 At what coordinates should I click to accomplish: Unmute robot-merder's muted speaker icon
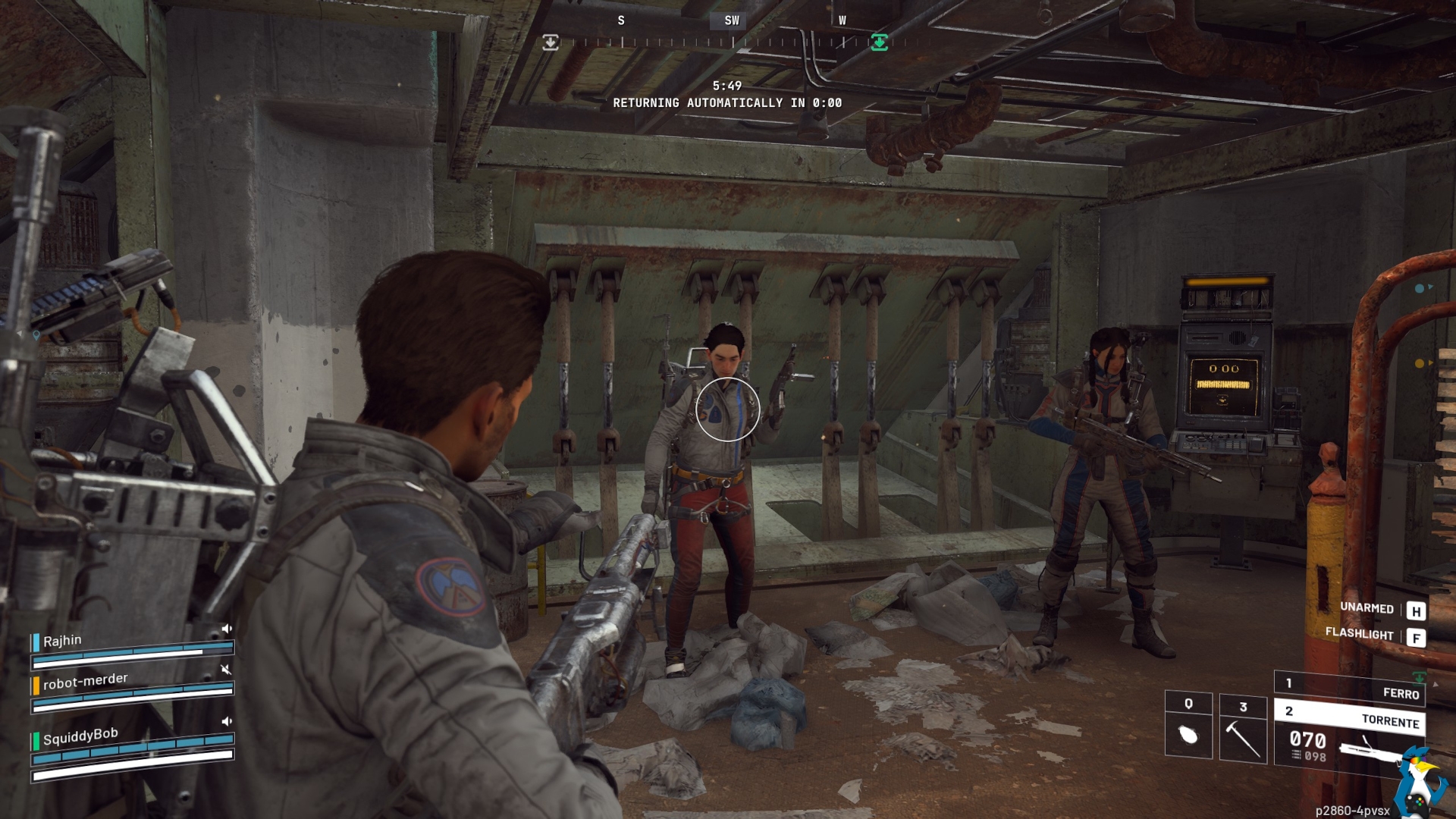[225, 669]
